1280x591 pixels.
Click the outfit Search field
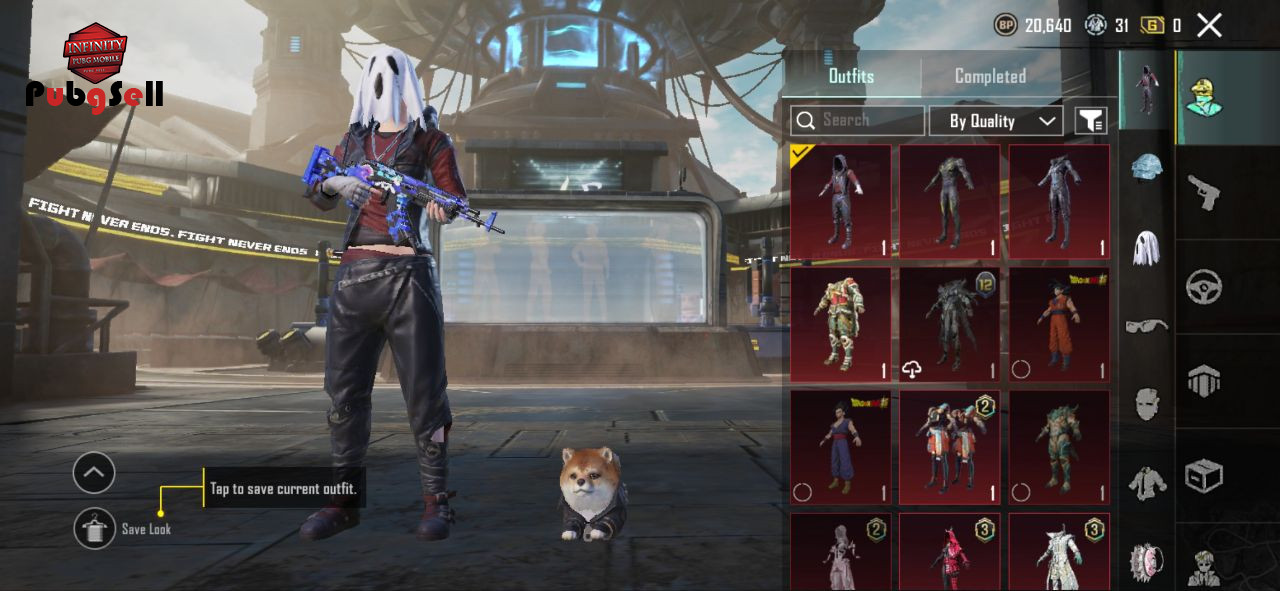coord(858,120)
